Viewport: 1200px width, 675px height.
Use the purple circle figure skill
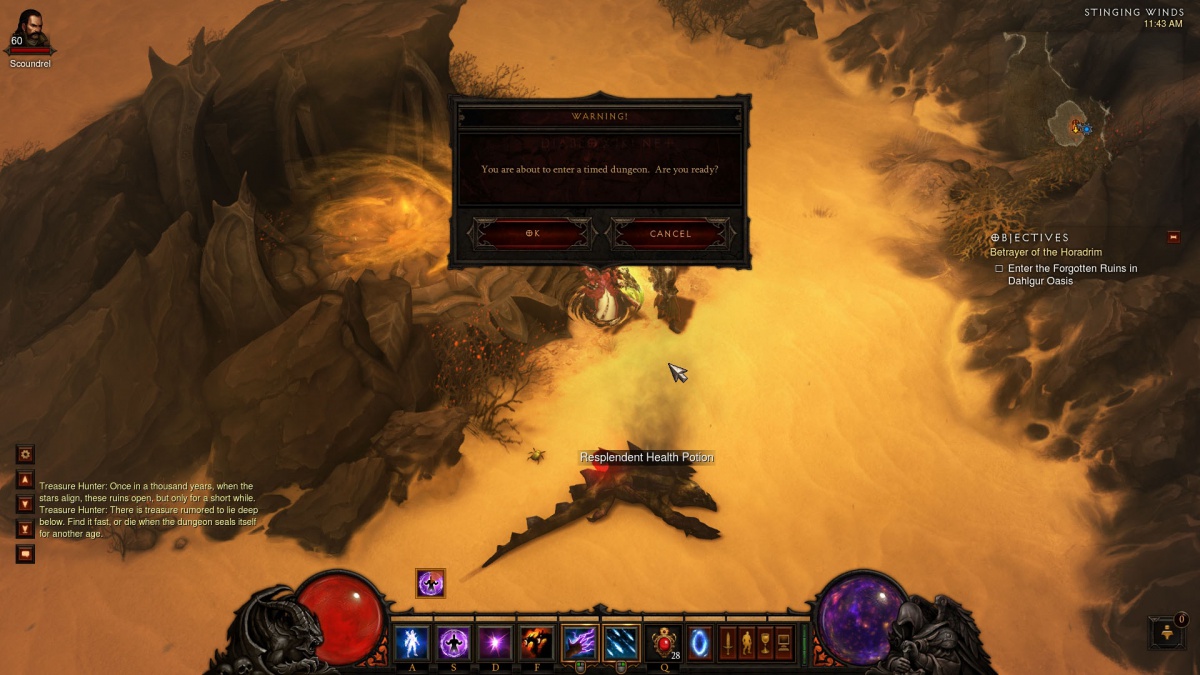tap(453, 641)
